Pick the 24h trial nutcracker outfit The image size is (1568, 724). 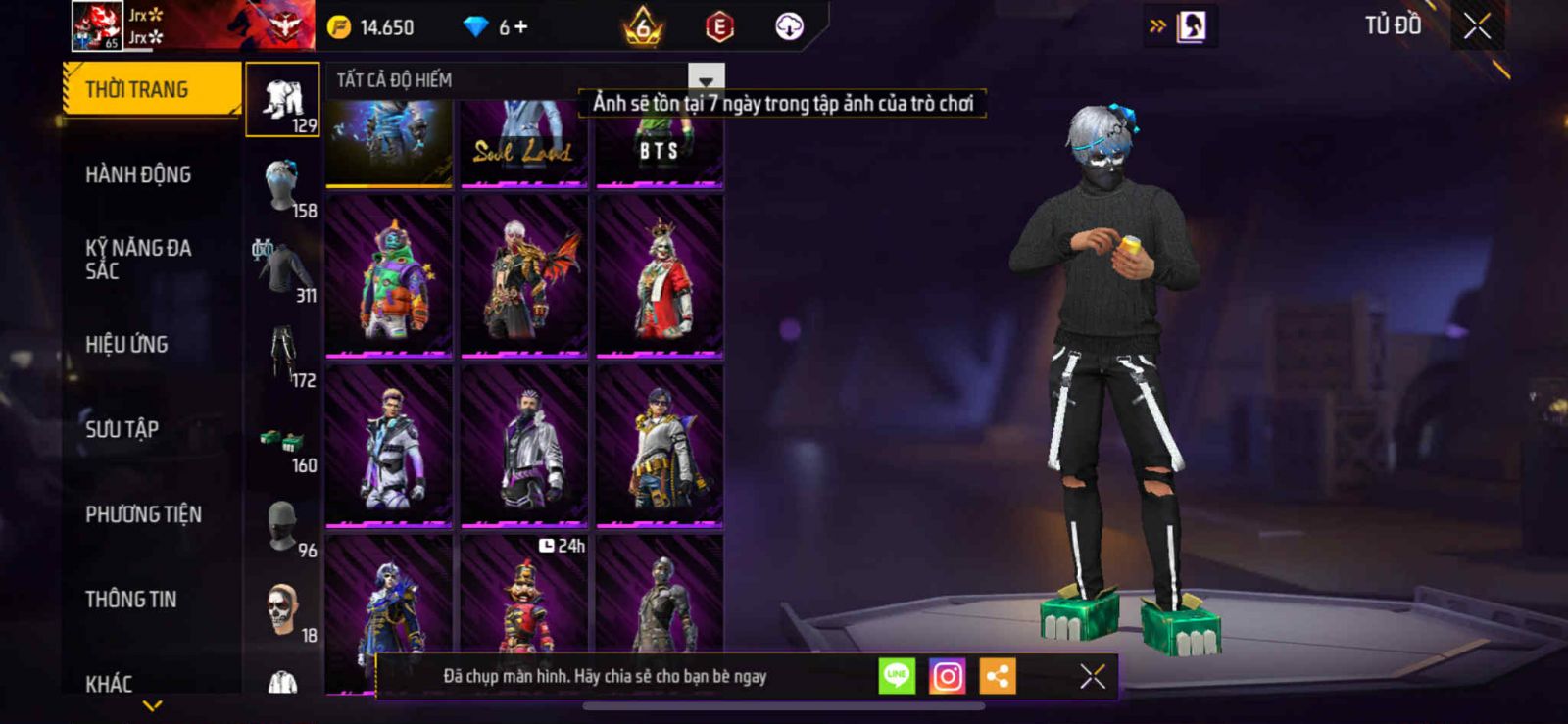(x=524, y=600)
